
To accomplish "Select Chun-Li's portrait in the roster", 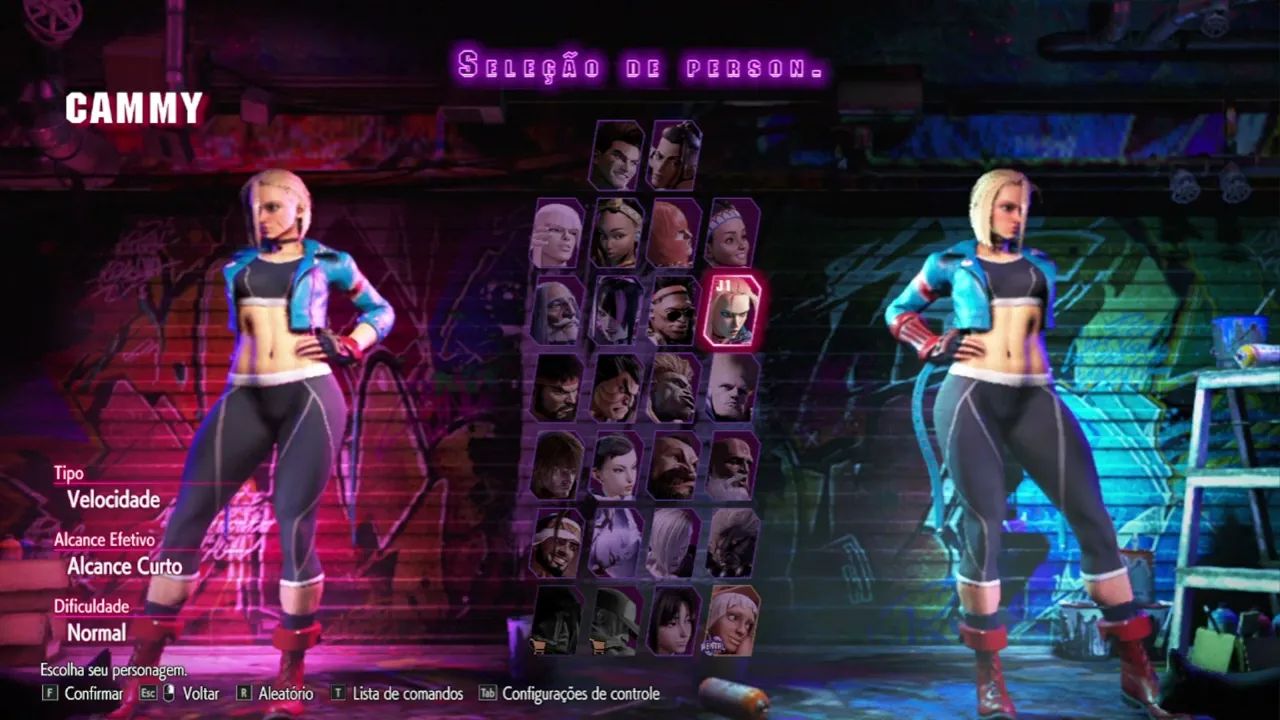I will click(617, 465).
